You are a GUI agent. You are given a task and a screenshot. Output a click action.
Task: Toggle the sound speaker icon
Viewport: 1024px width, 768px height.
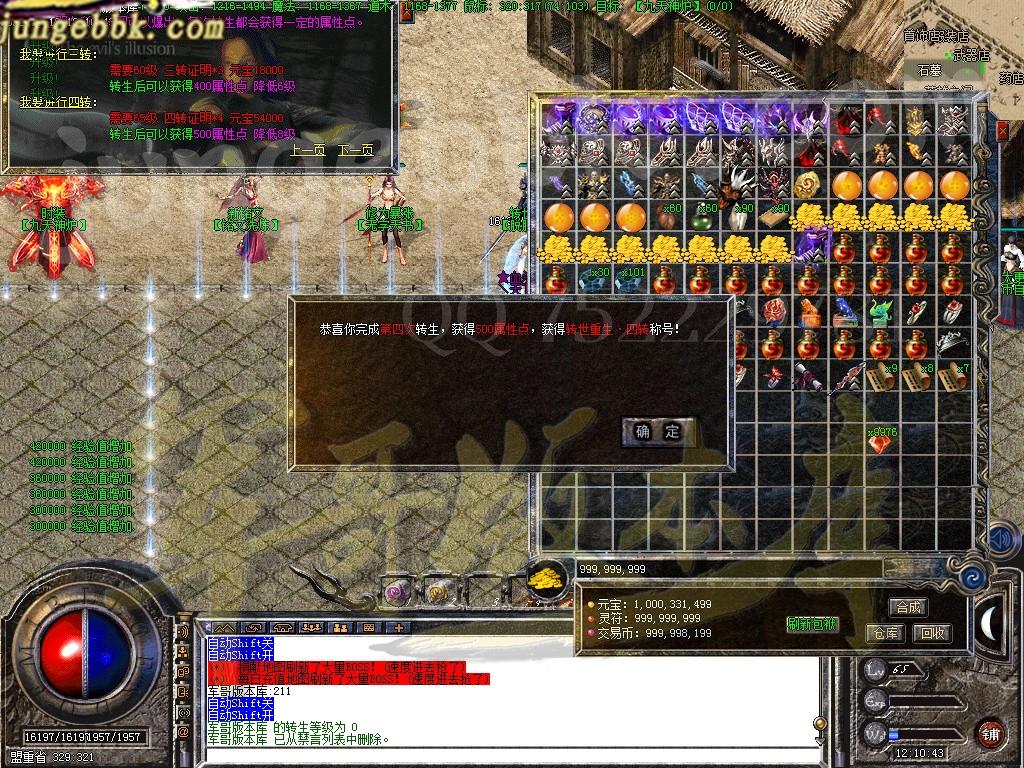coord(1000,539)
